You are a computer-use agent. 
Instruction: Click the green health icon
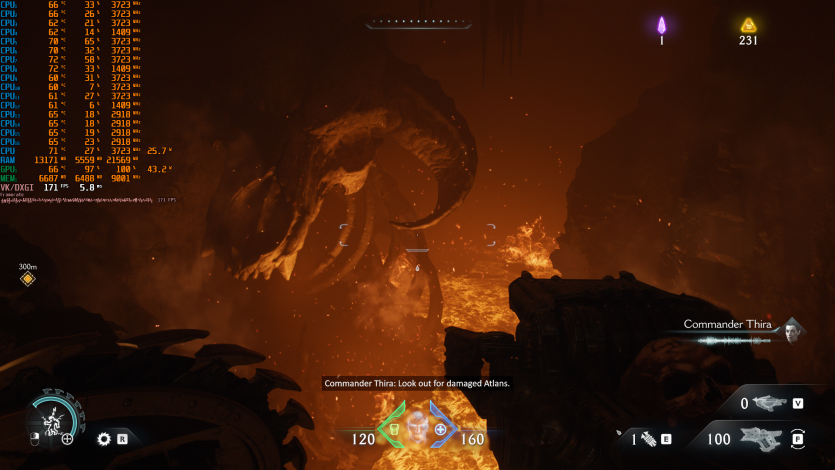coord(393,429)
